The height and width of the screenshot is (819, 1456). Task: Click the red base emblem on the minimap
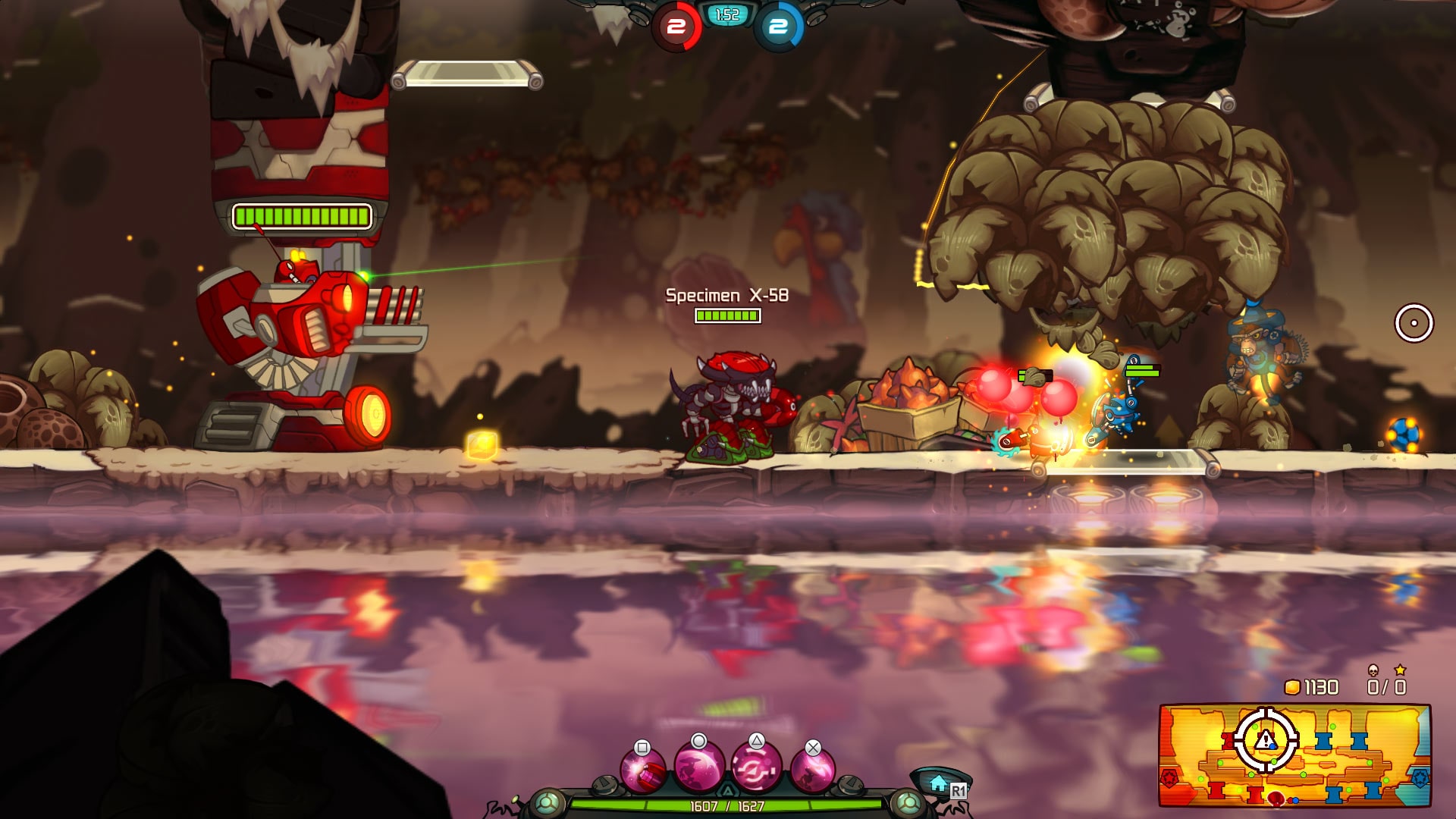(x=1169, y=780)
